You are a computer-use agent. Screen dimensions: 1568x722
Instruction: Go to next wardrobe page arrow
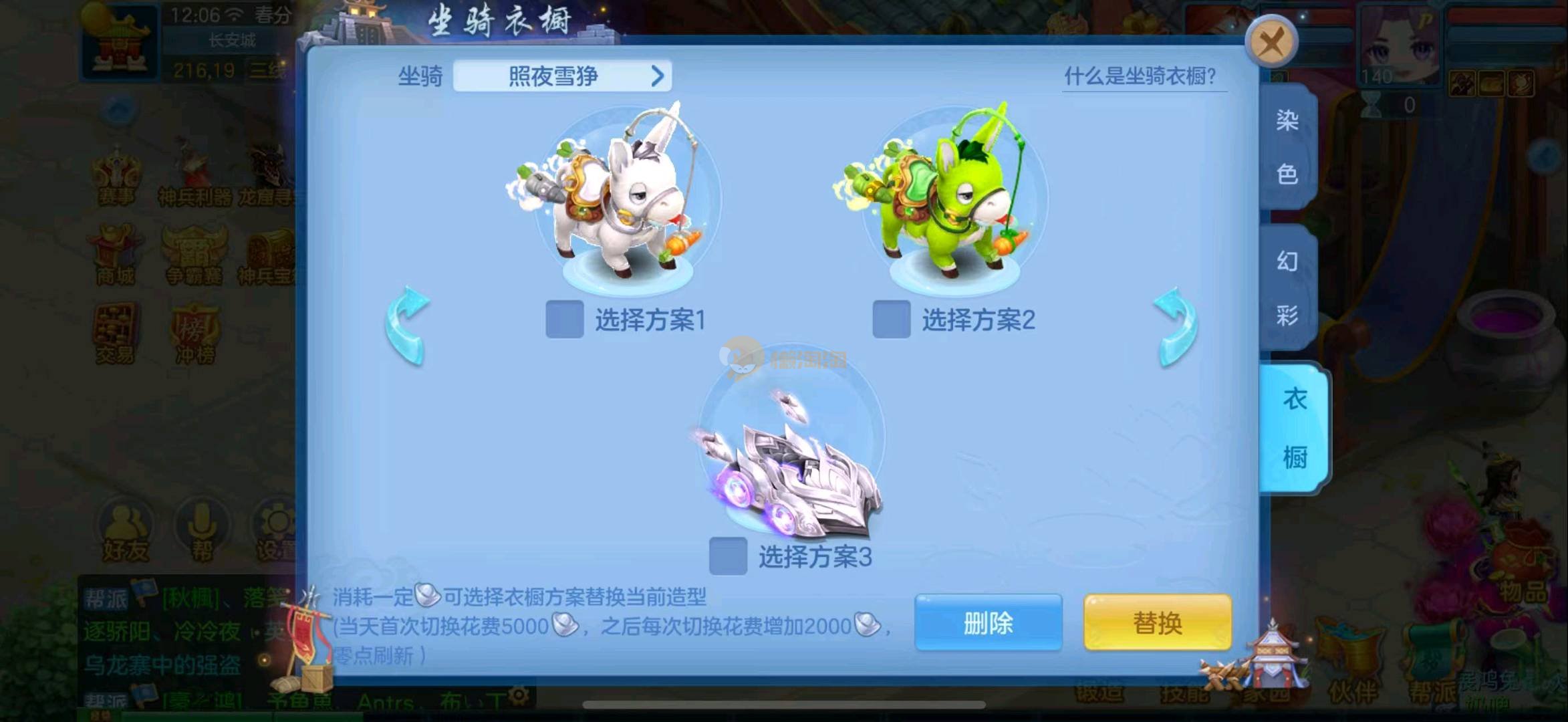[1176, 326]
